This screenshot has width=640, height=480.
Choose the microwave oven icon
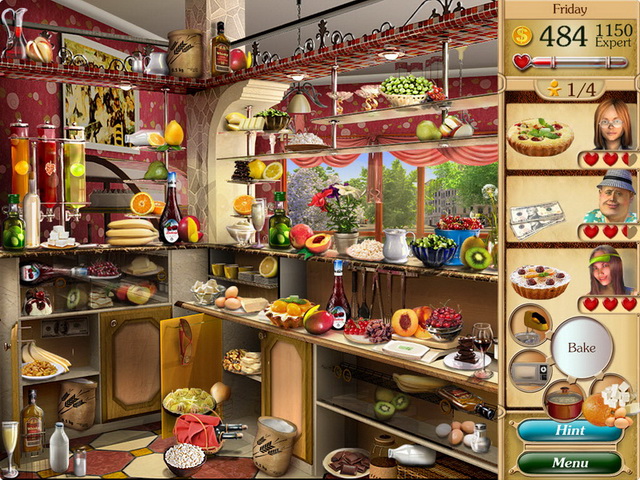pyautogui.click(x=530, y=369)
